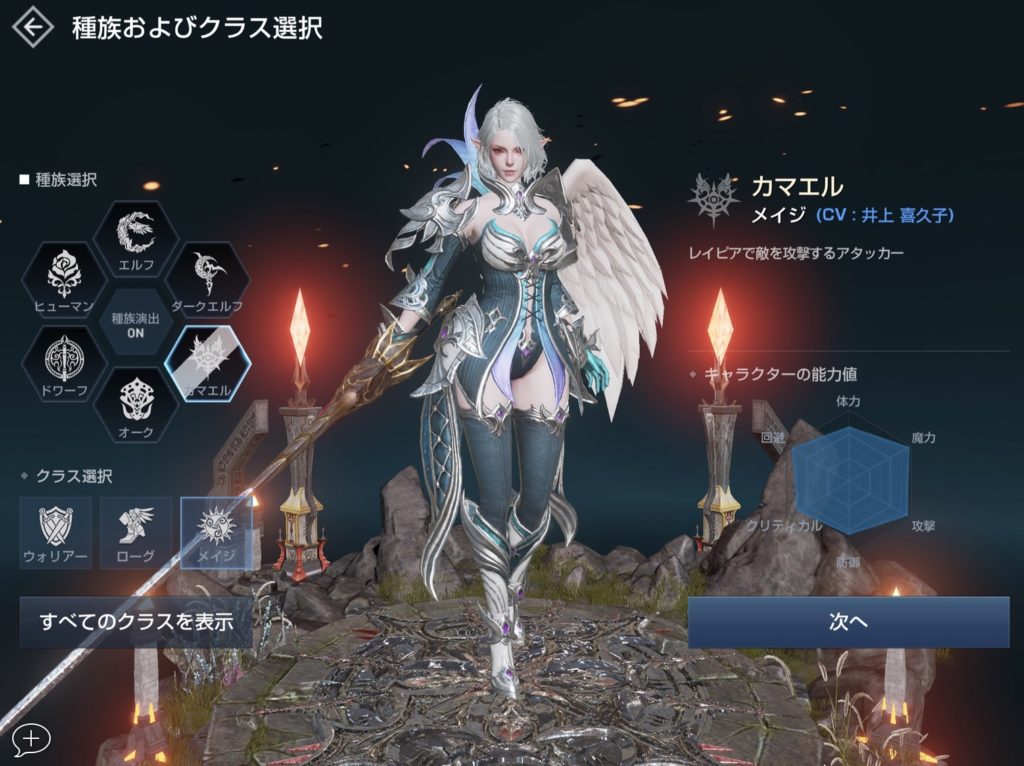The width and height of the screenshot is (1024, 766).
Task: Select the ローグ class
Action: pos(135,532)
